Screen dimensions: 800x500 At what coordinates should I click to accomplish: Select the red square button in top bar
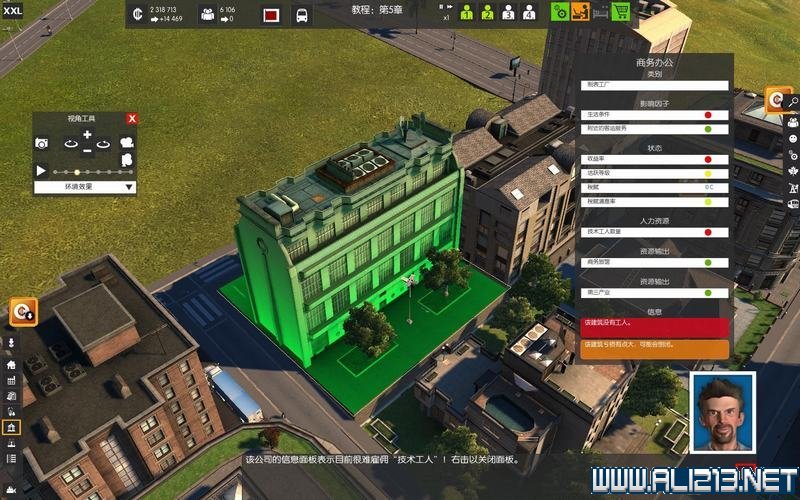coord(271,15)
